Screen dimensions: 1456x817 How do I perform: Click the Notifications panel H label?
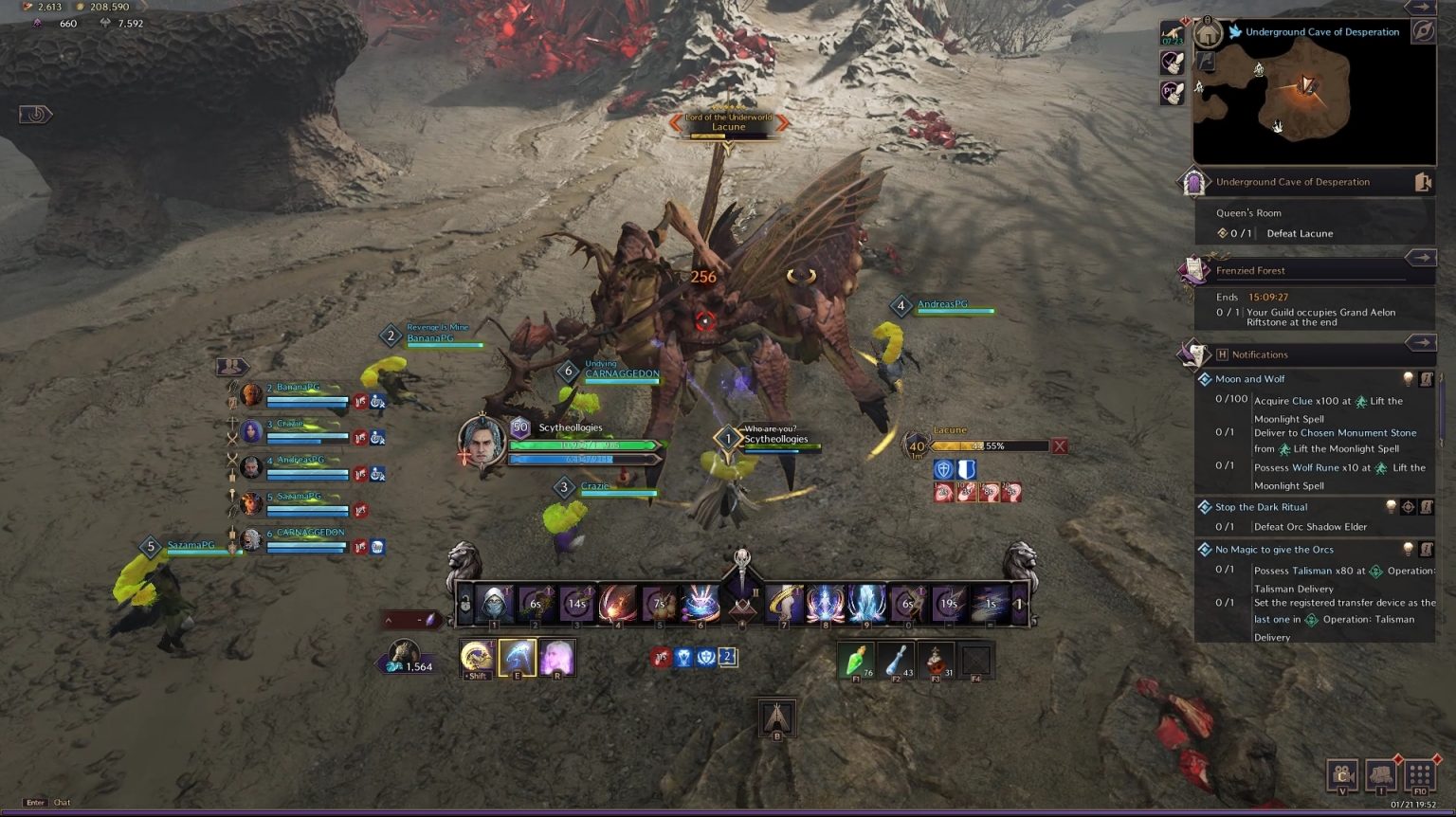[x=1225, y=354]
